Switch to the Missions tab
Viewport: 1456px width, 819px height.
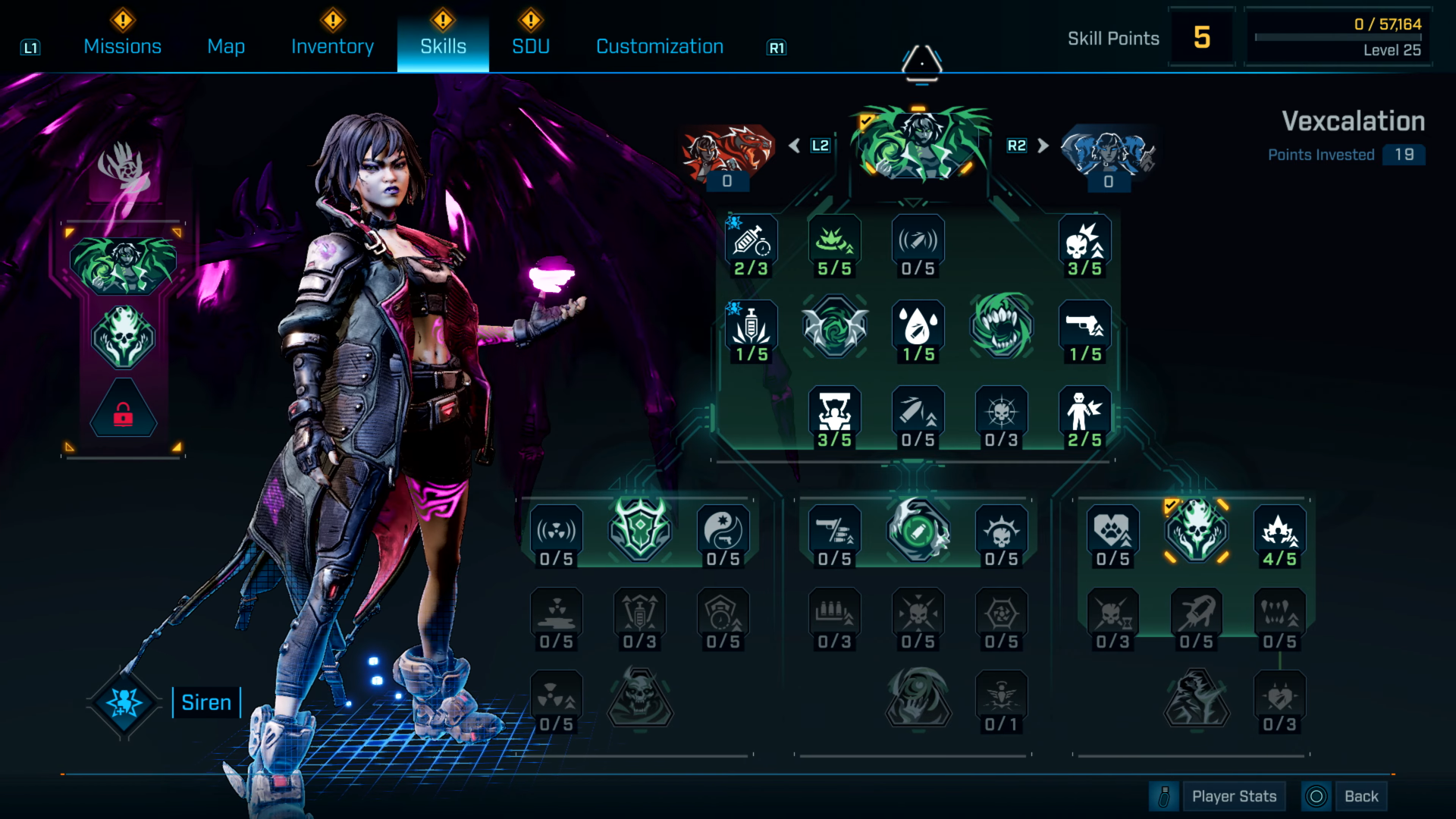[x=121, y=46]
